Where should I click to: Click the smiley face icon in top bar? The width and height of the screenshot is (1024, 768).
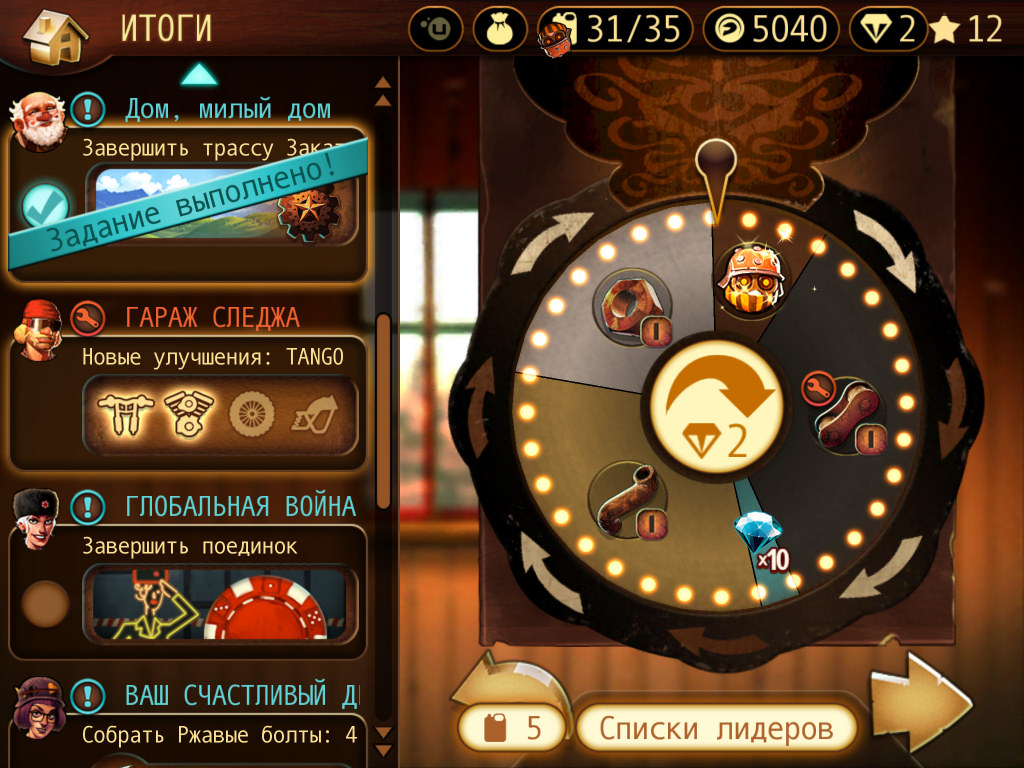click(x=436, y=29)
